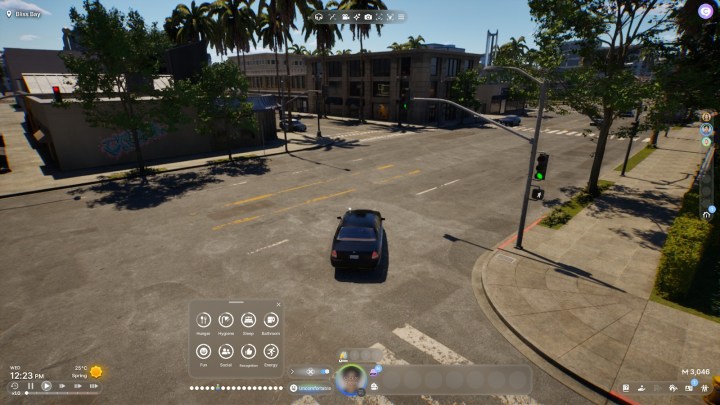Click the Recognition need icon
This screenshot has height=405, width=720.
[248, 351]
